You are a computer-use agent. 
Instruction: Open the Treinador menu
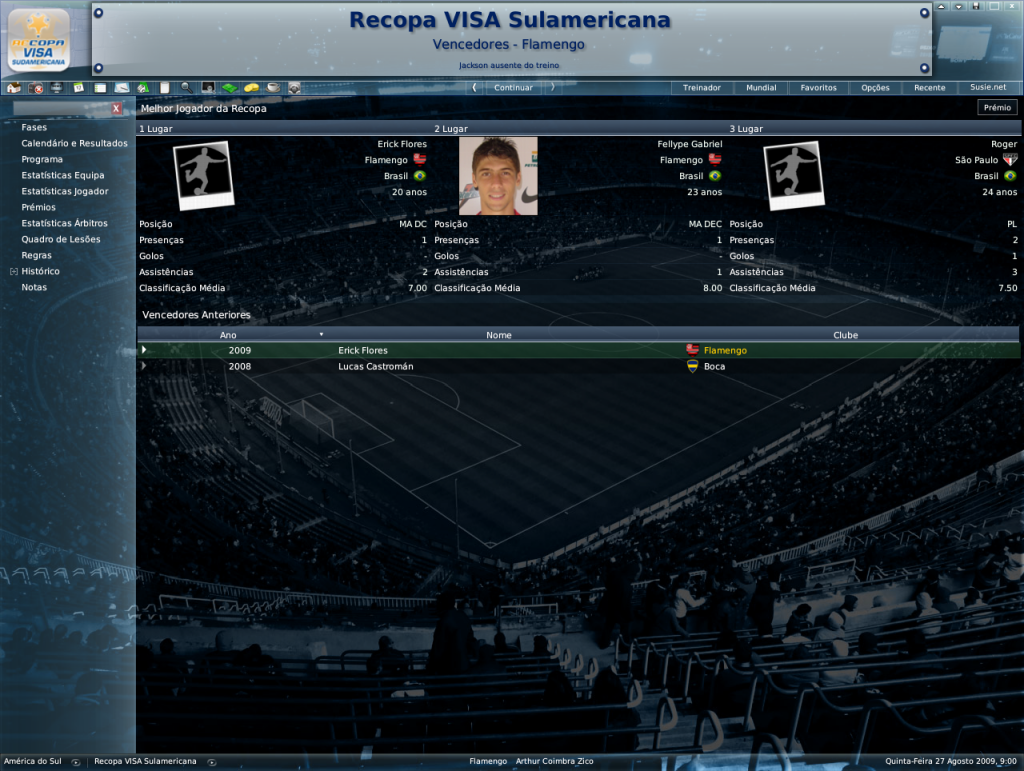tap(701, 88)
